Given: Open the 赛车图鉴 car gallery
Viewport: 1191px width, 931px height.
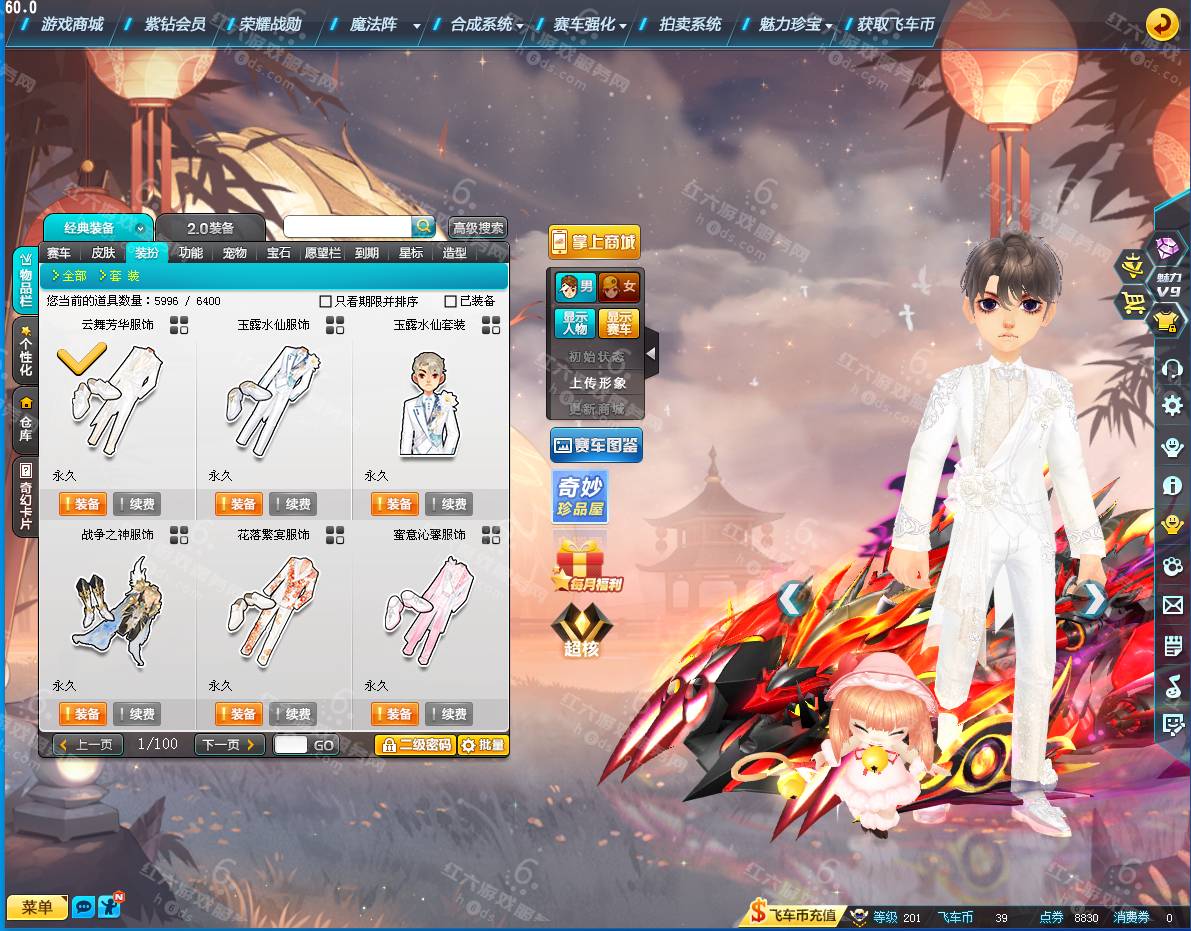Looking at the screenshot, I should coord(596,445).
